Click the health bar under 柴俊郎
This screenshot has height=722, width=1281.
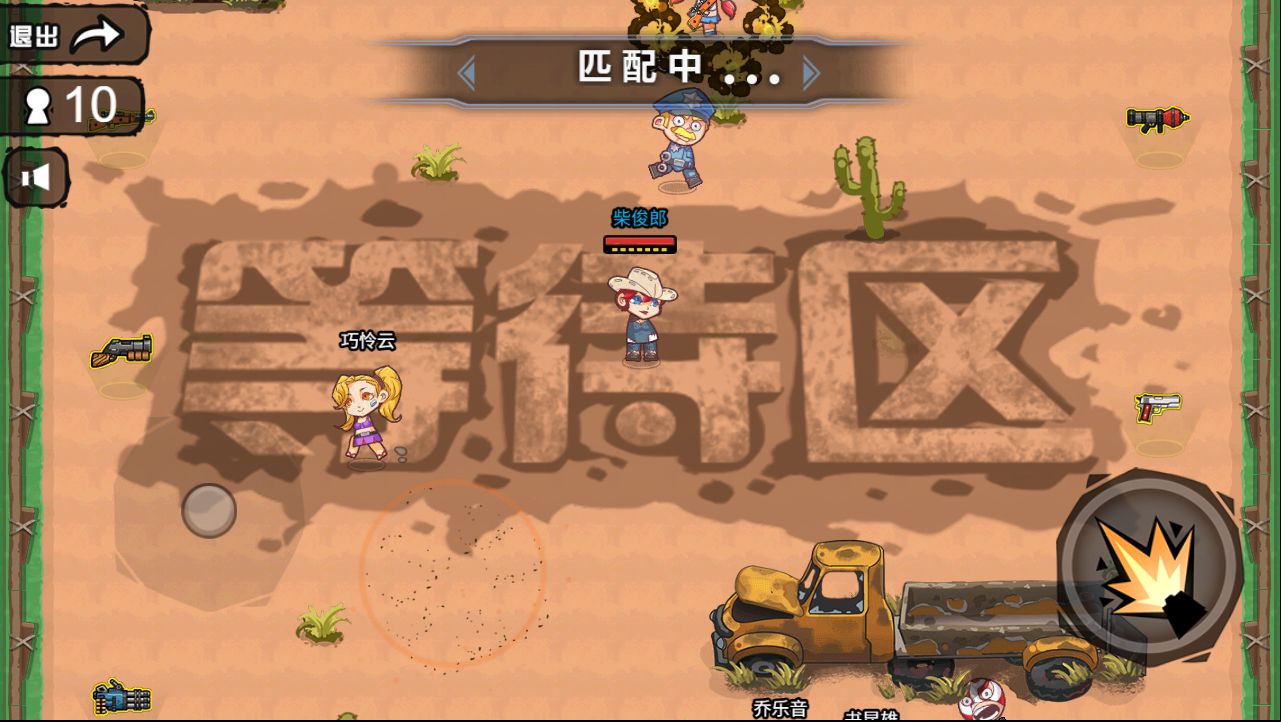tap(640, 243)
